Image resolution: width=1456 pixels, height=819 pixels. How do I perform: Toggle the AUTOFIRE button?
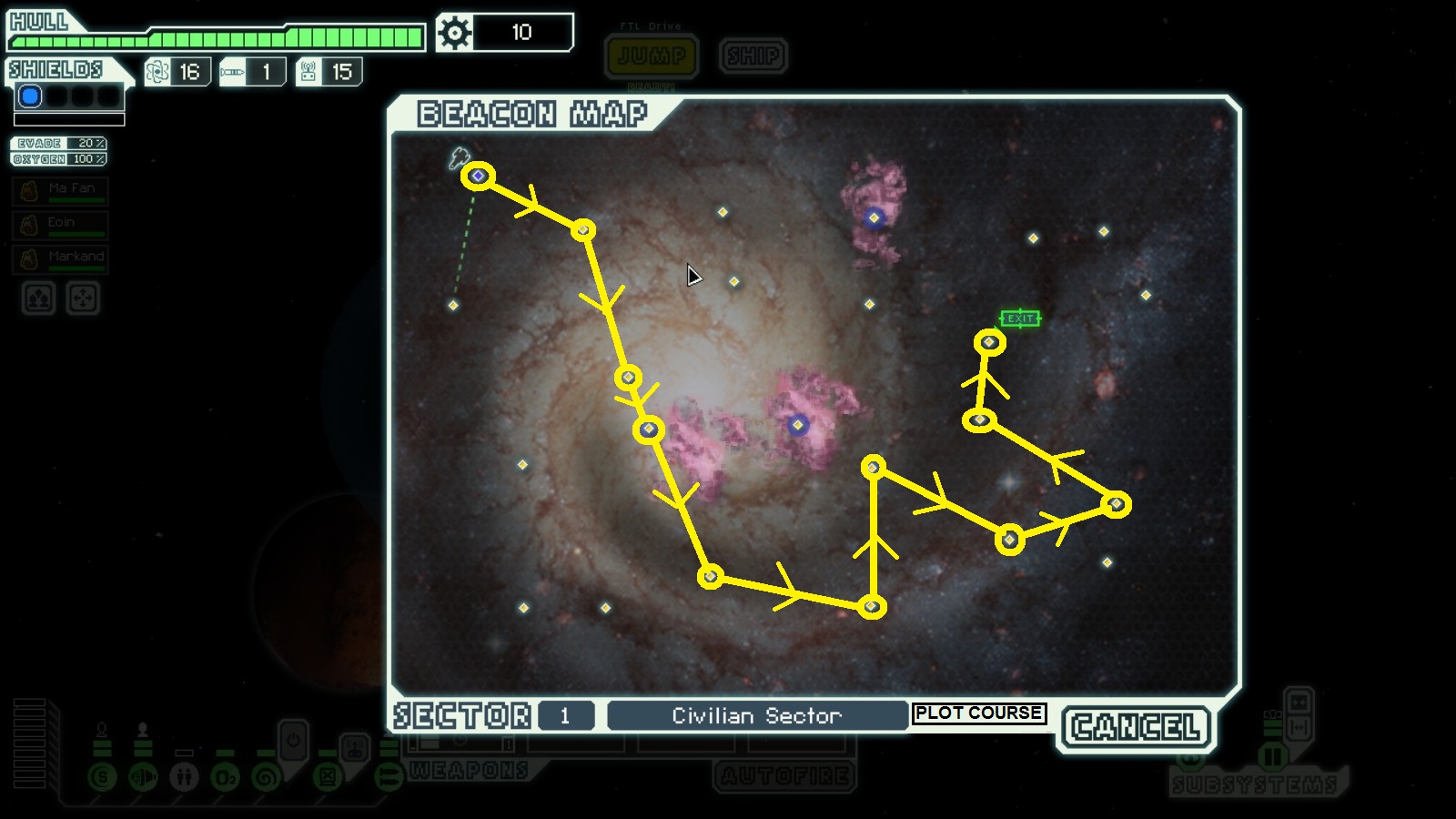pyautogui.click(x=786, y=775)
